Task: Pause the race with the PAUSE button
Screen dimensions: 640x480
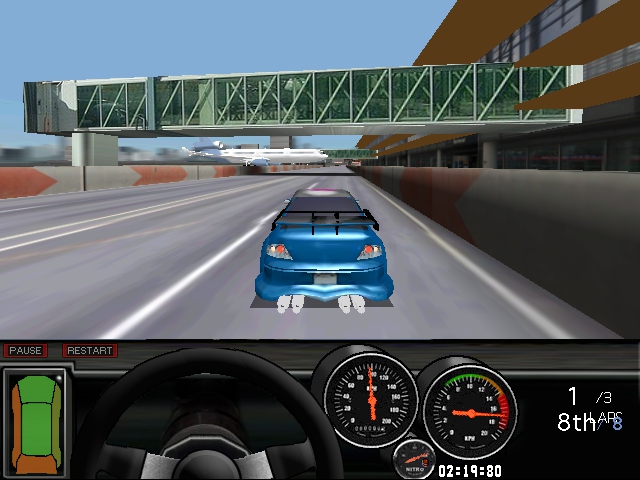Action: tap(25, 351)
